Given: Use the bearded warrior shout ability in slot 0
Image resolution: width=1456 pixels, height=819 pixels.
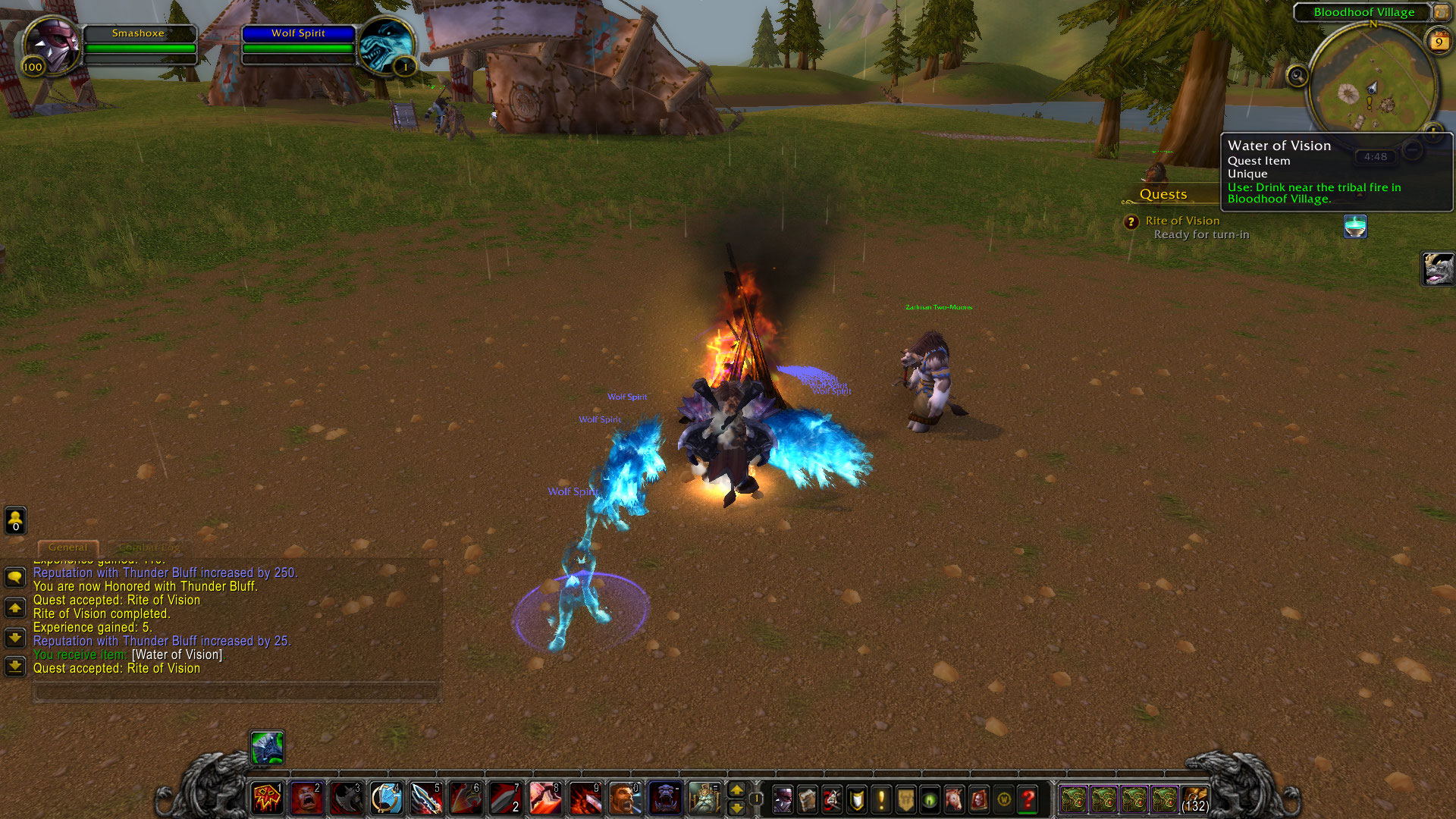Looking at the screenshot, I should [x=626, y=799].
